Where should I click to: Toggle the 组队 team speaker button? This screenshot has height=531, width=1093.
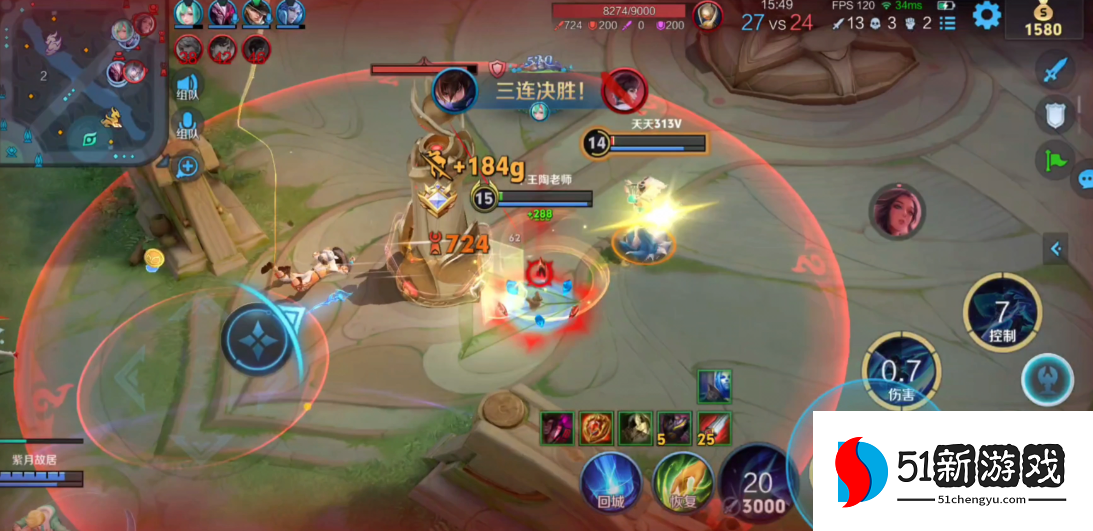pos(187,86)
